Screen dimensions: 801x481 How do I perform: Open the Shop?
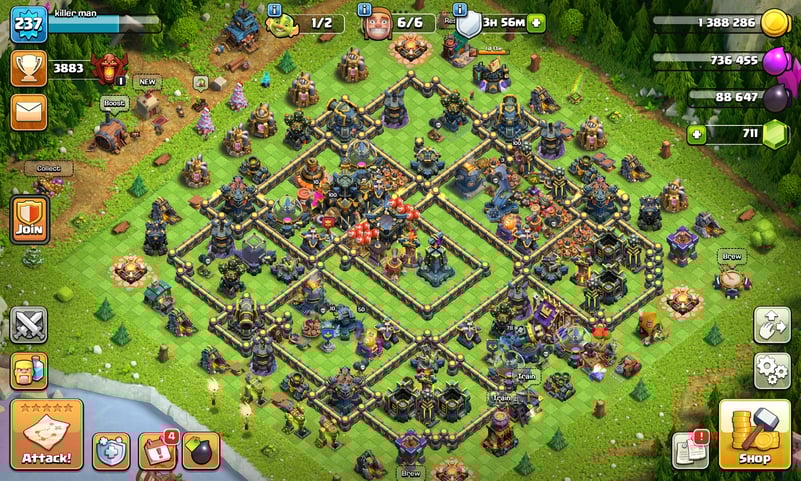pyautogui.click(x=755, y=435)
